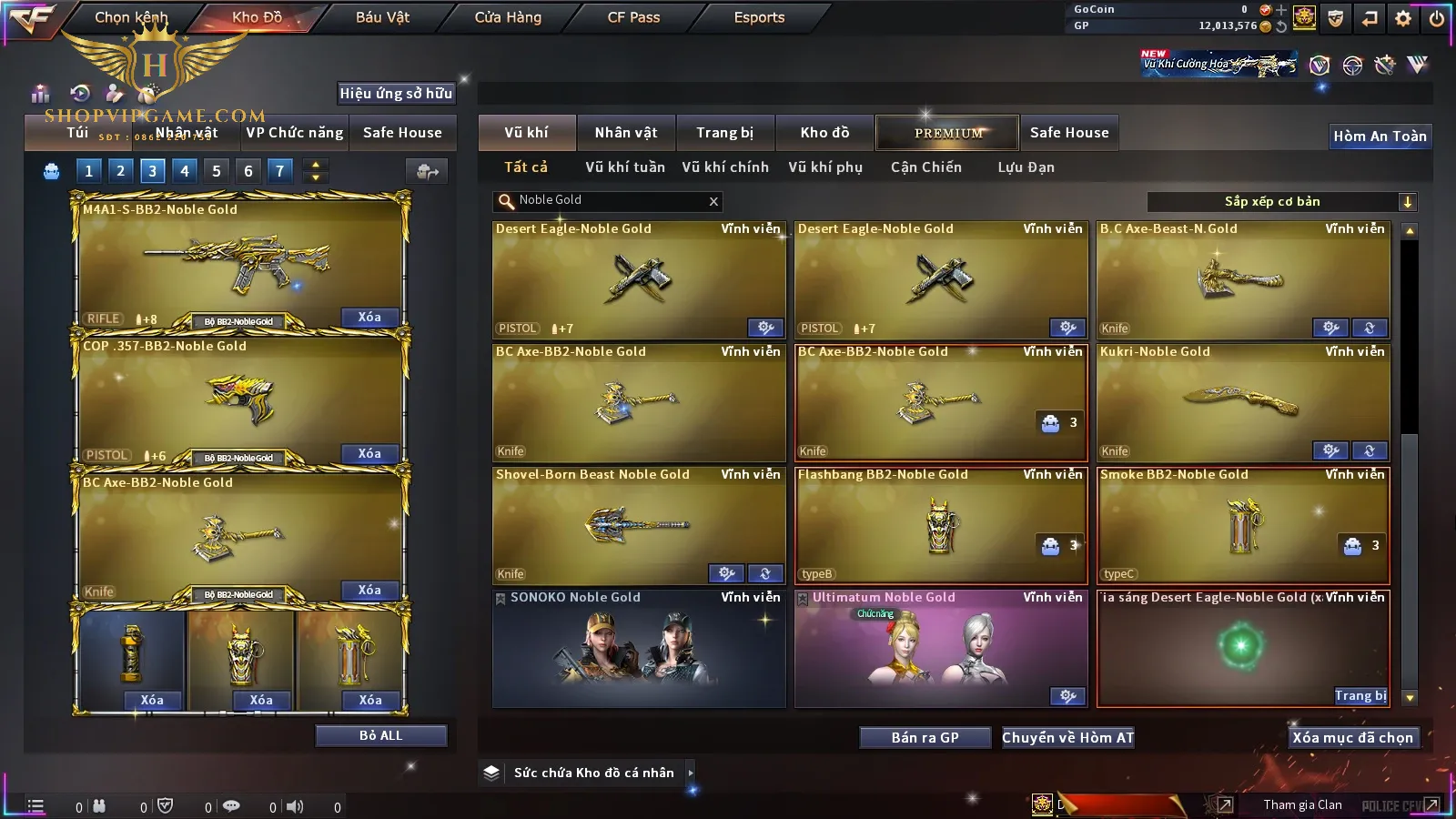Filter by Vũ khí chính category

[x=725, y=167]
